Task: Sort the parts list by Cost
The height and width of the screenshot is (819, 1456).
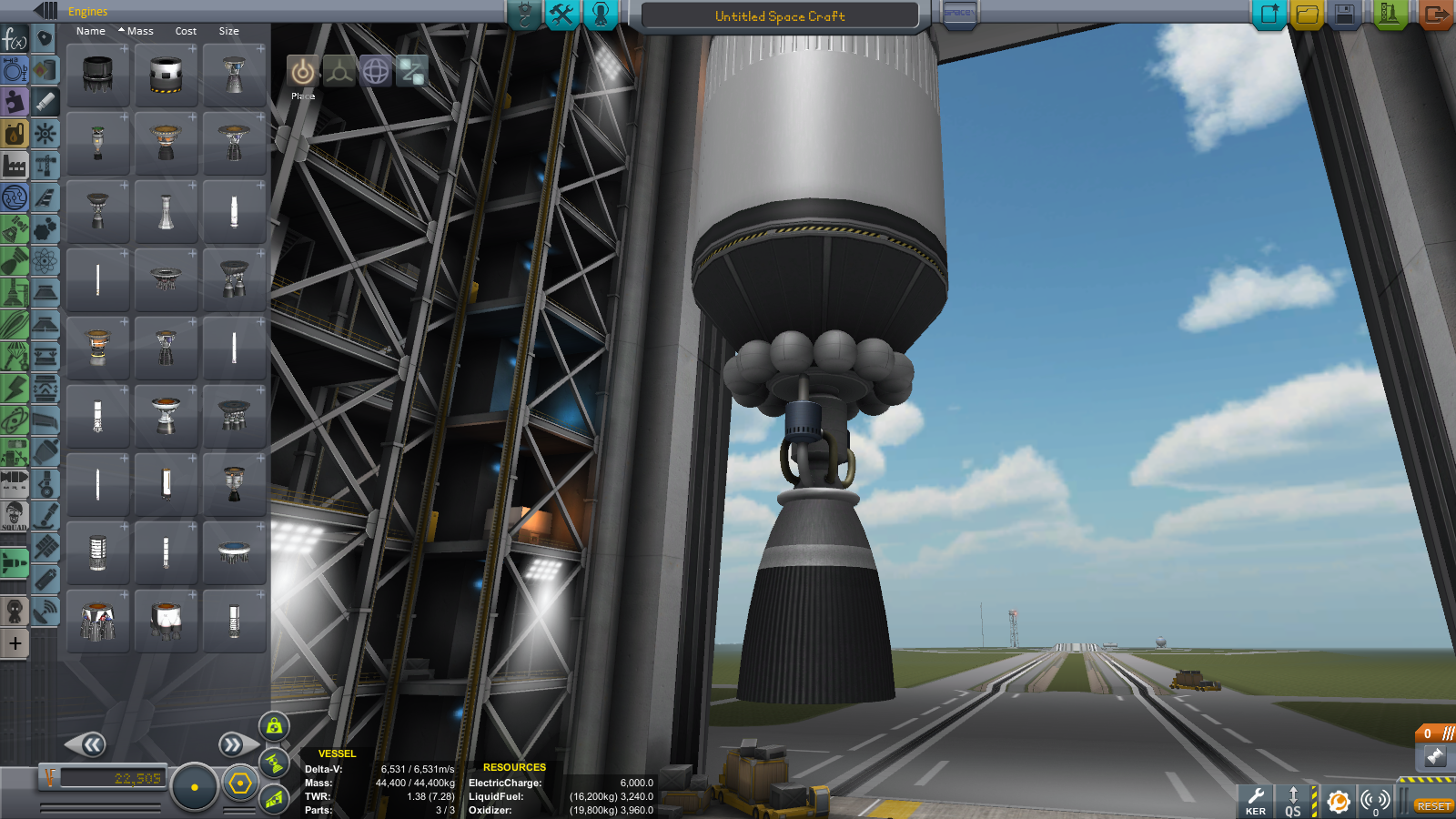Action: click(186, 31)
